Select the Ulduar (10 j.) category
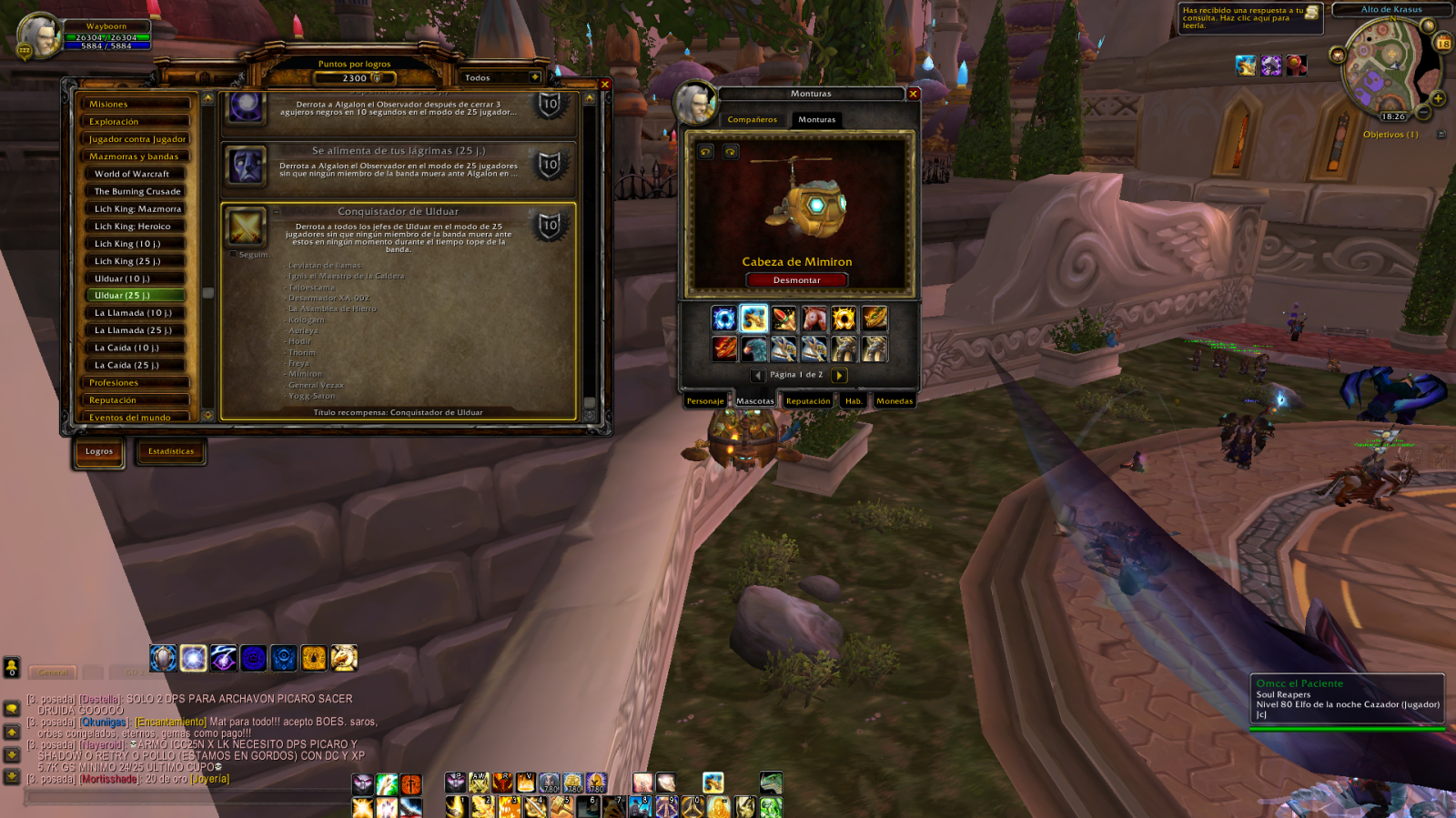The height and width of the screenshot is (818, 1456). click(x=138, y=278)
